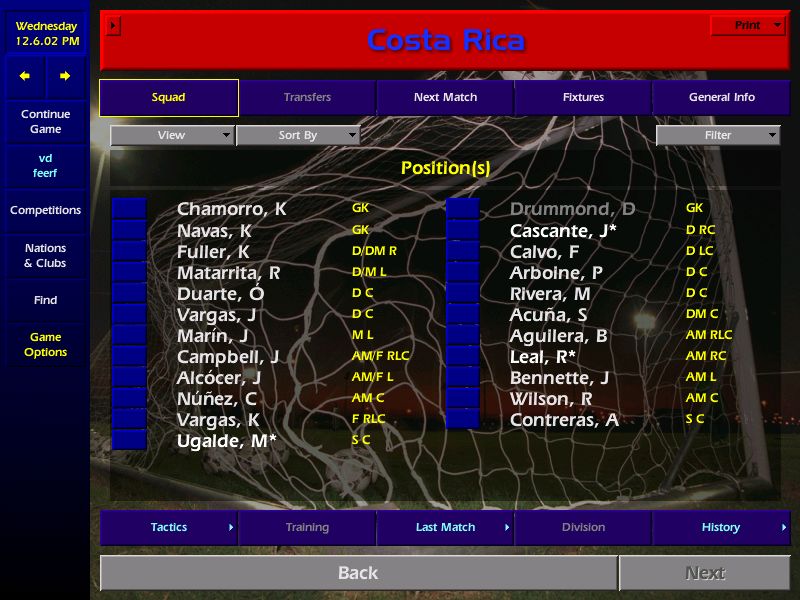This screenshot has height=600, width=800.
Task: Continue the game from the sidebar
Action: point(45,121)
